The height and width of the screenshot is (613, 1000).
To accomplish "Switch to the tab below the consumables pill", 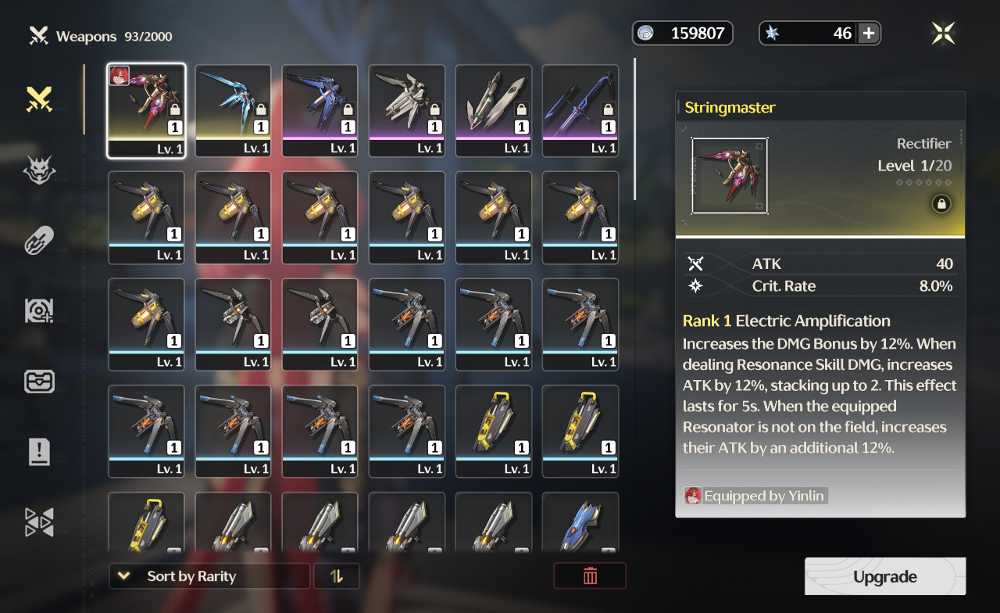I will (x=39, y=311).
